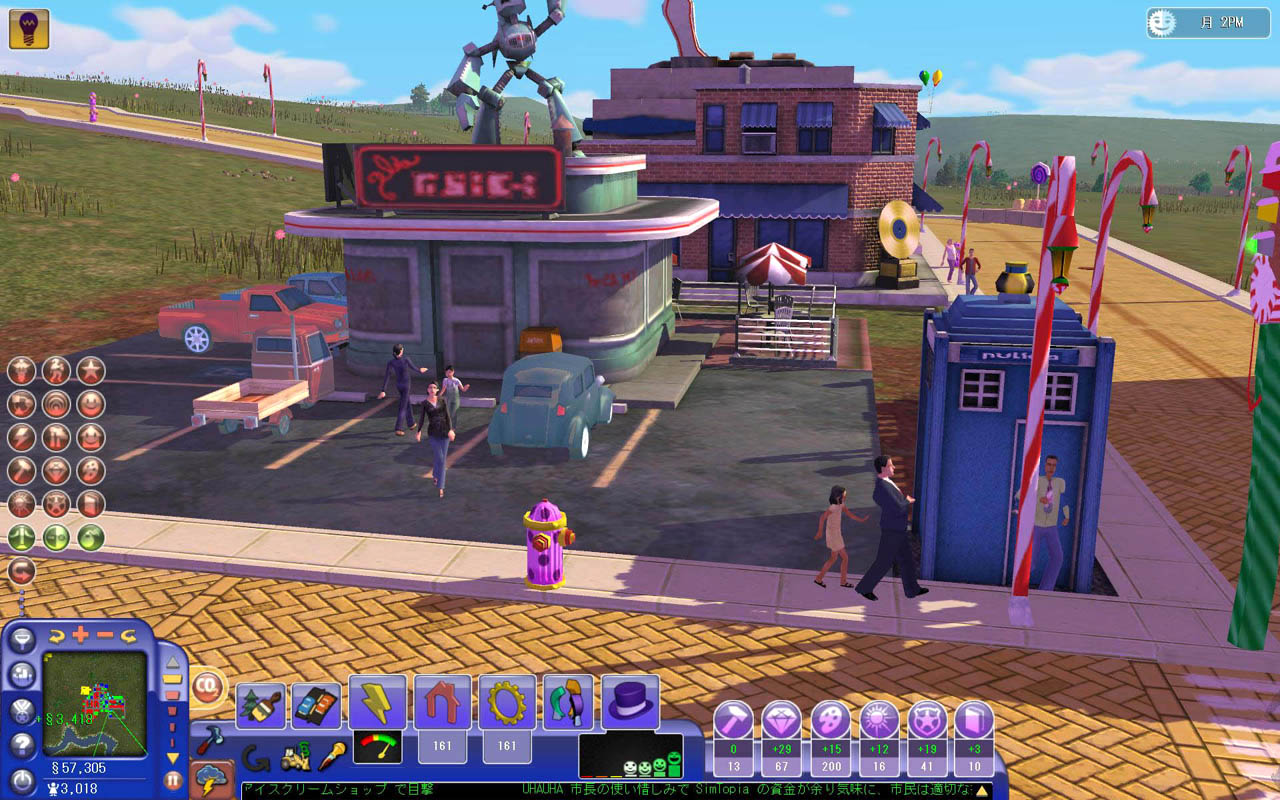Viewport: 1280px width, 800px height.
Task: Select the roads and cars build category
Action: tap(316, 705)
